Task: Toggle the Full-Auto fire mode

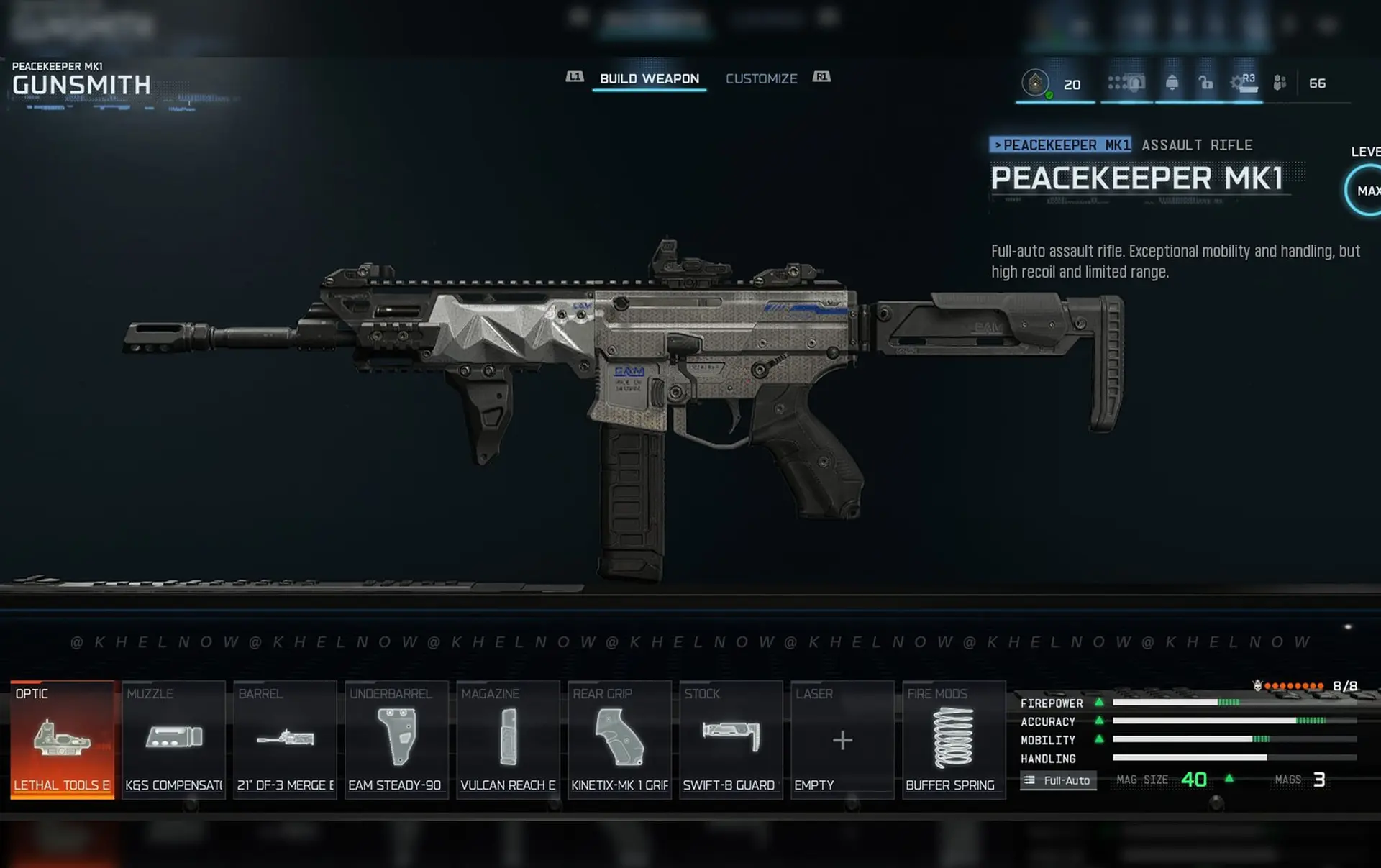Action: [x=1058, y=780]
